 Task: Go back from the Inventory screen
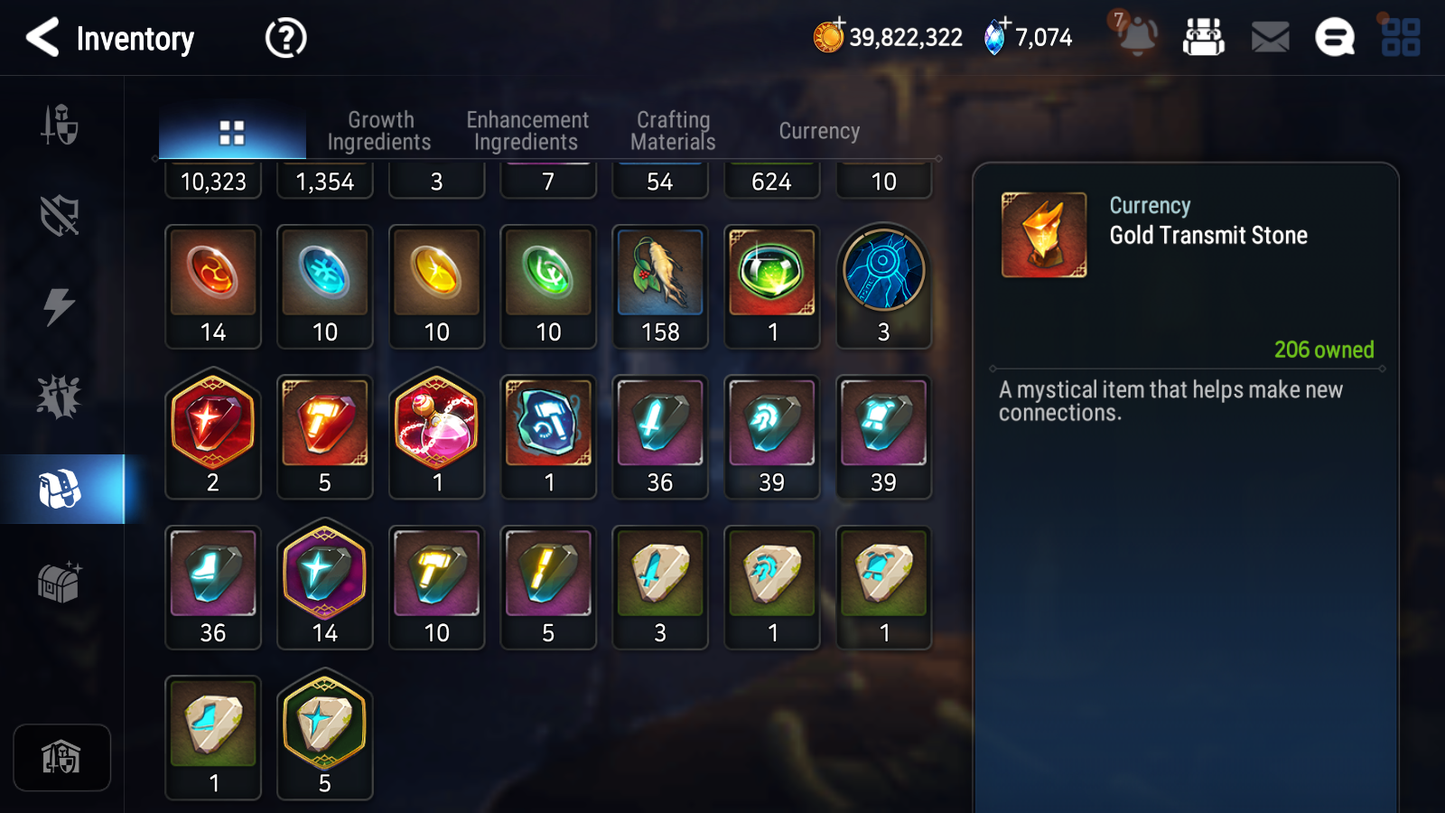coord(43,38)
